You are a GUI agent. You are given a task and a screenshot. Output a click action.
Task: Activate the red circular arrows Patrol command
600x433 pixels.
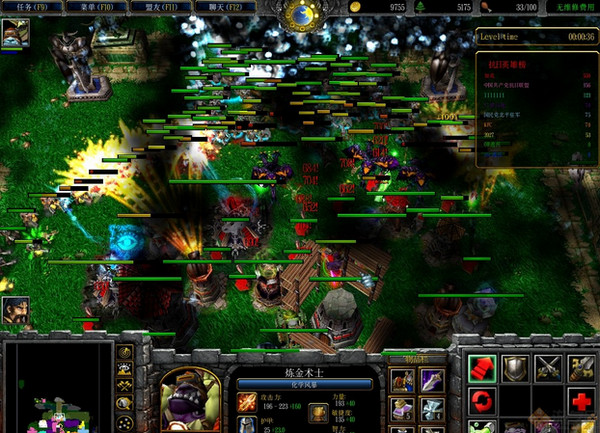(483, 401)
